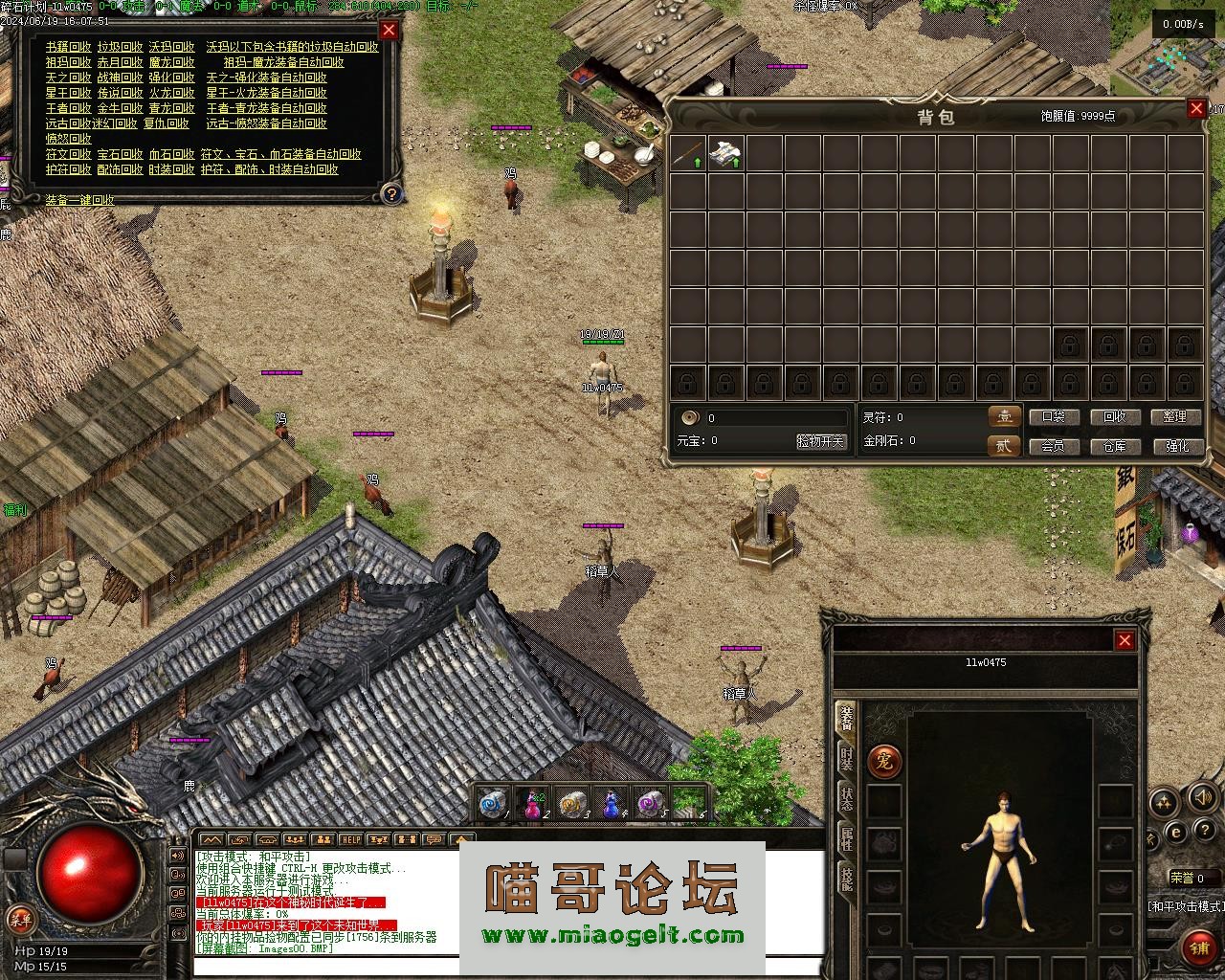Open the 强化 enhancement button
Image resolution: width=1225 pixels, height=980 pixels.
pos(1176,446)
